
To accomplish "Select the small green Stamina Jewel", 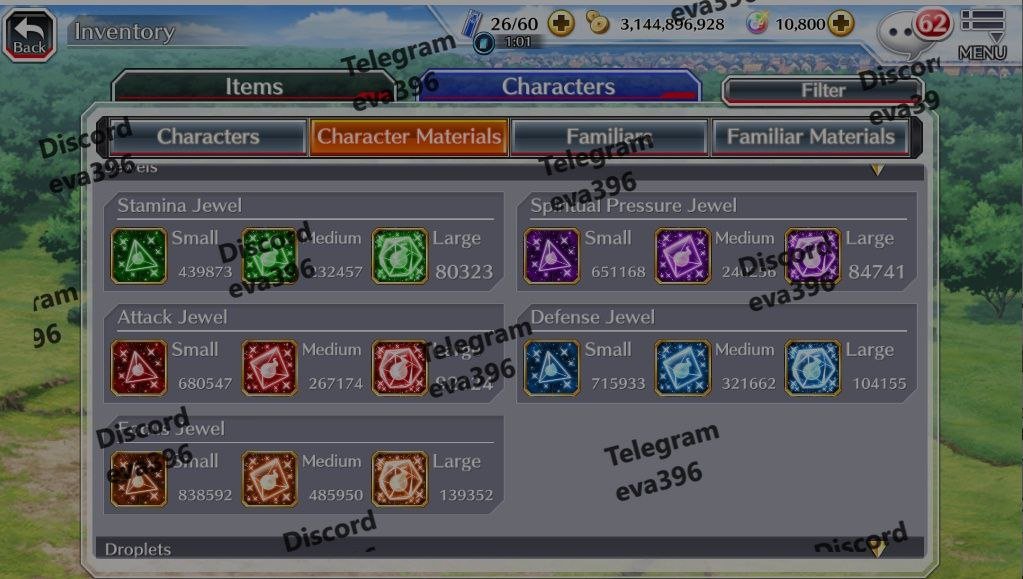I will tap(139, 256).
